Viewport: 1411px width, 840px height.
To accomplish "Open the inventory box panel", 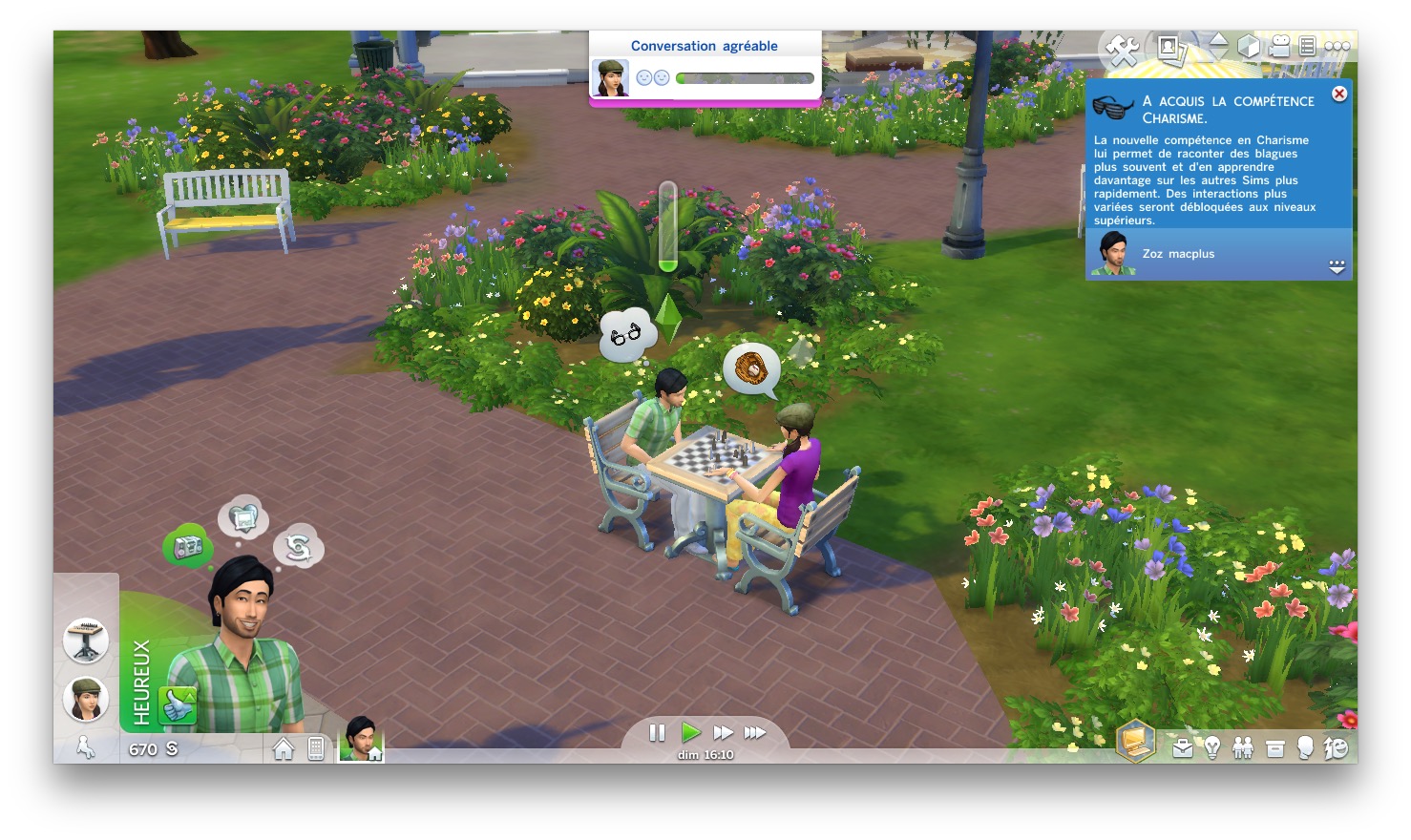I will (x=1274, y=748).
